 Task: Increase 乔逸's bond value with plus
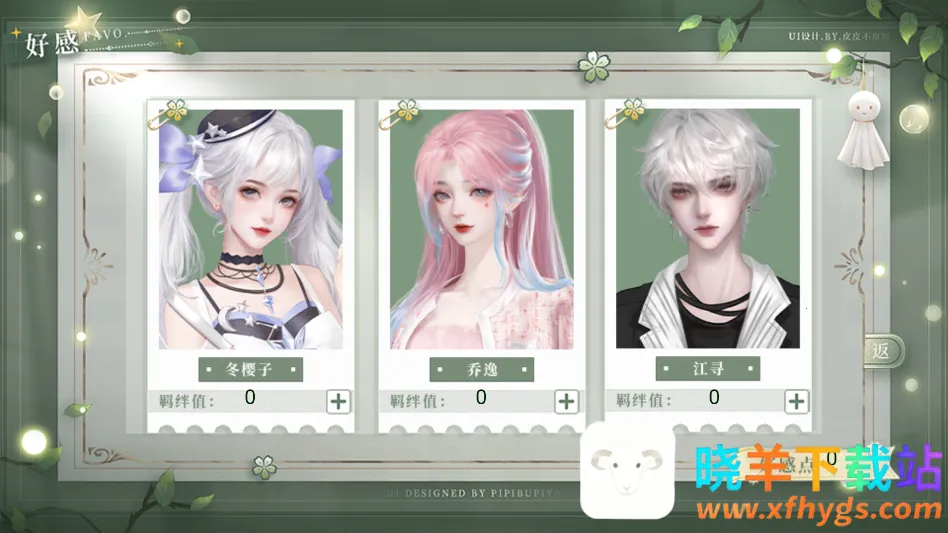(567, 401)
